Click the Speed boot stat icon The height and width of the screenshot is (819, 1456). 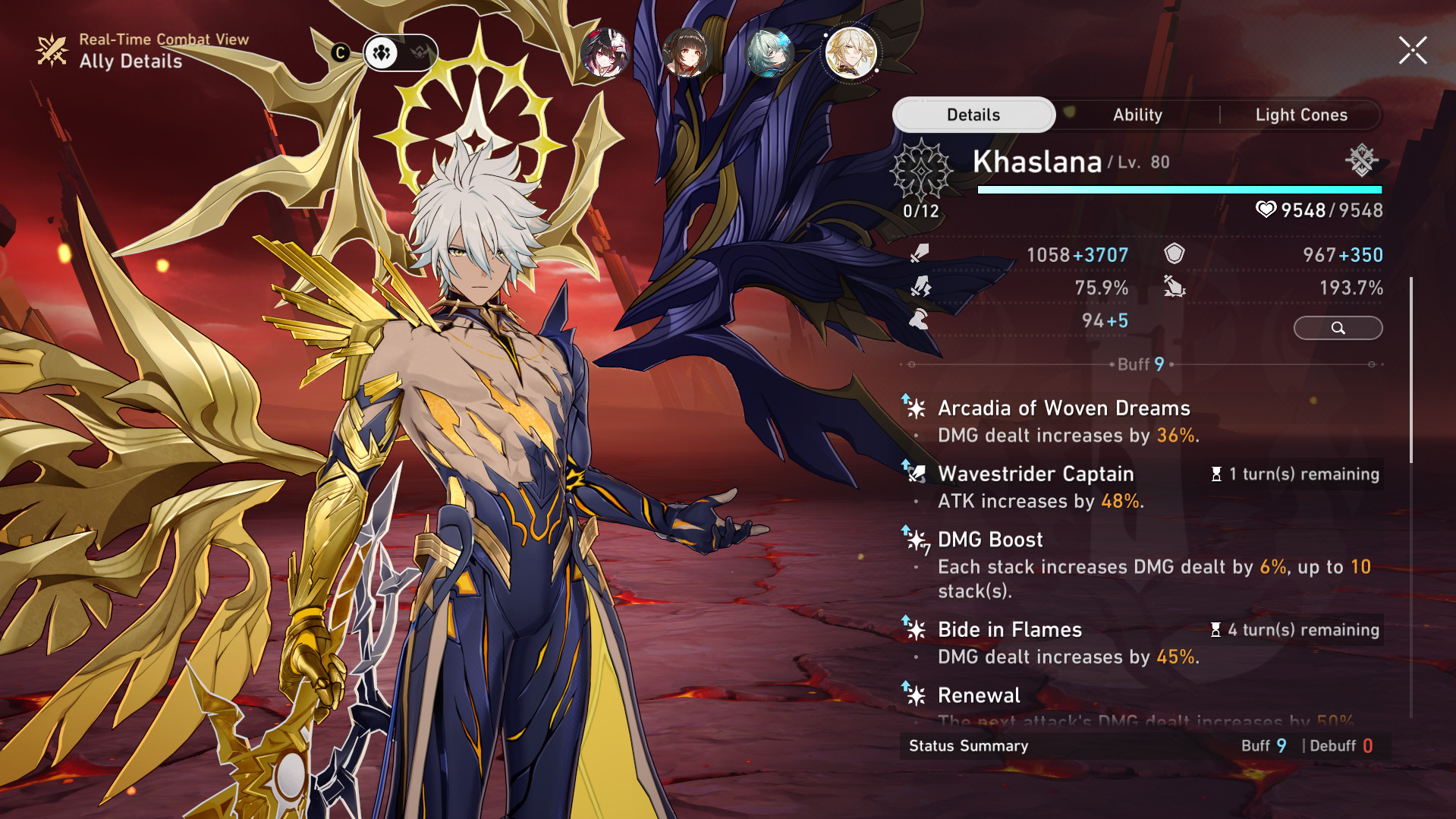click(920, 320)
